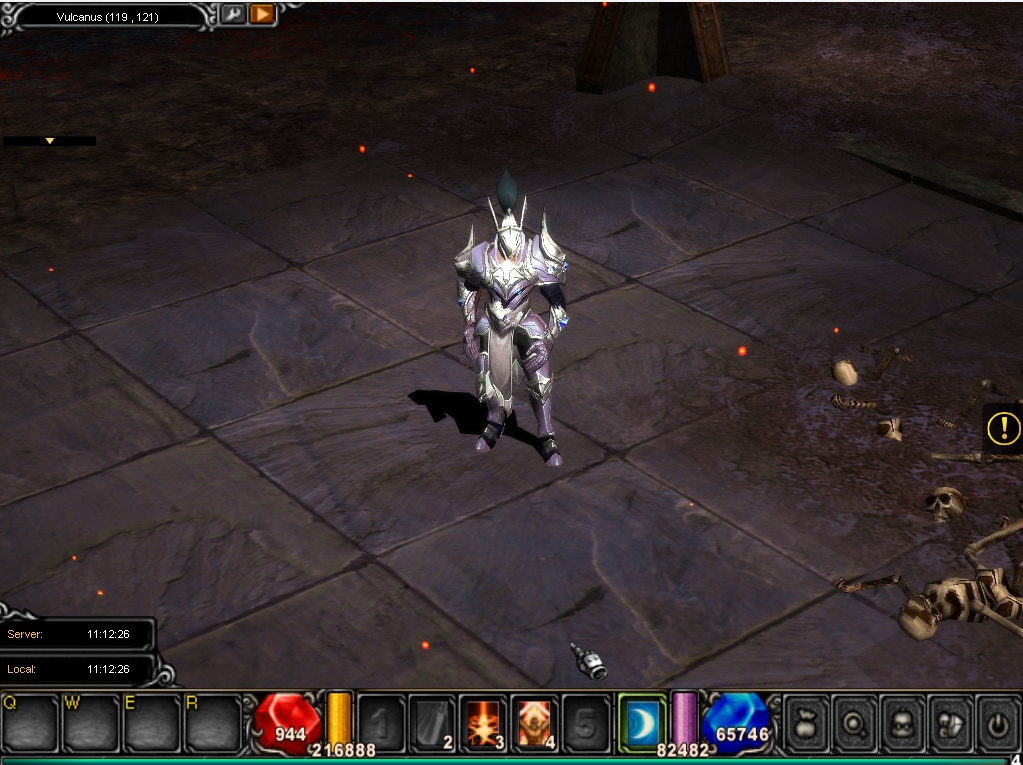Expand the collapsed panel's yellow arrow

pyautogui.click(x=49, y=141)
